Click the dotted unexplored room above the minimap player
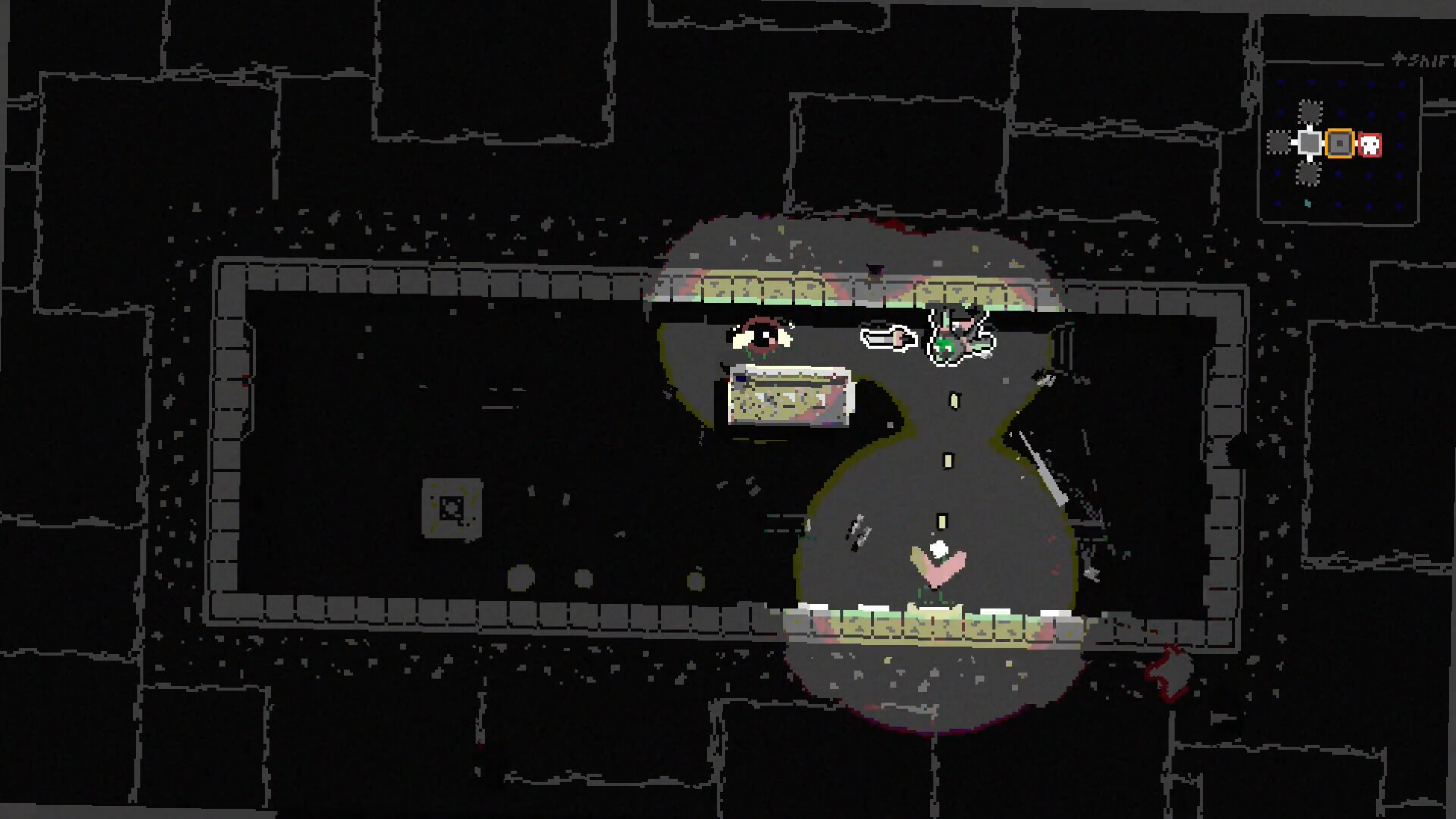The width and height of the screenshot is (1456, 819). point(1310,112)
